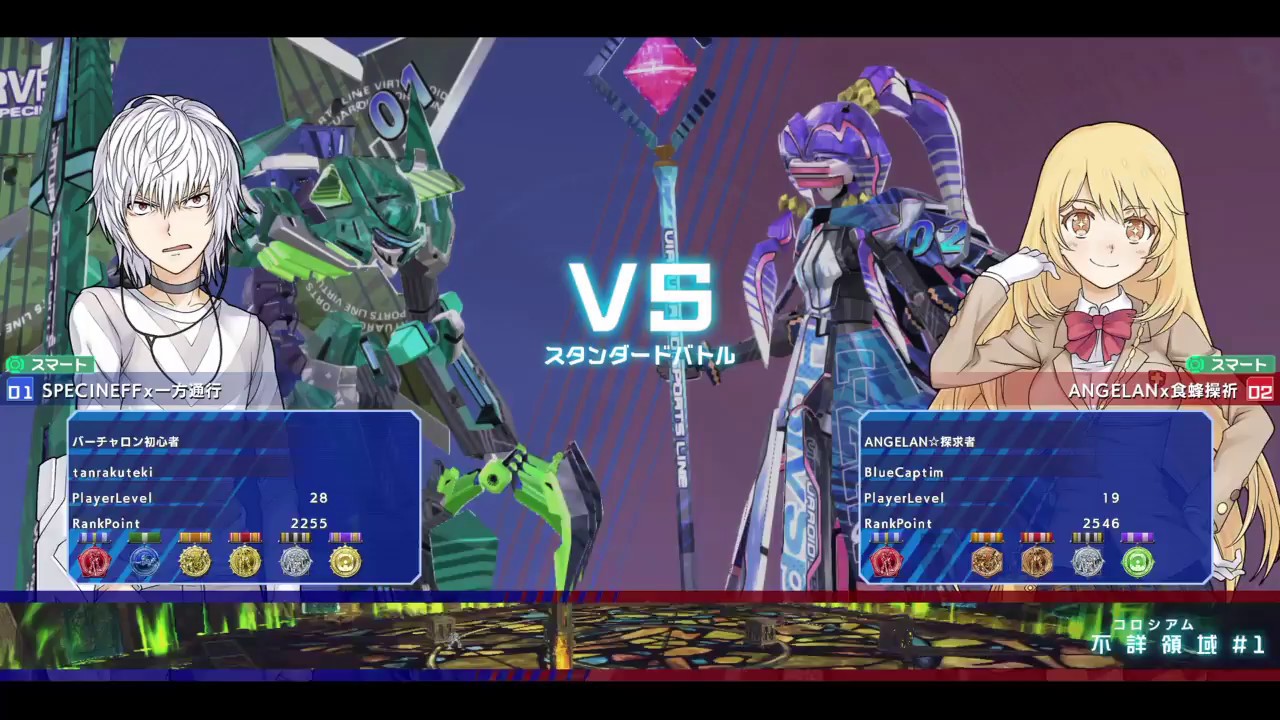Toggle the 02 player slot badge
Image resolution: width=1280 pixels, height=720 pixels.
pyautogui.click(x=1262, y=391)
